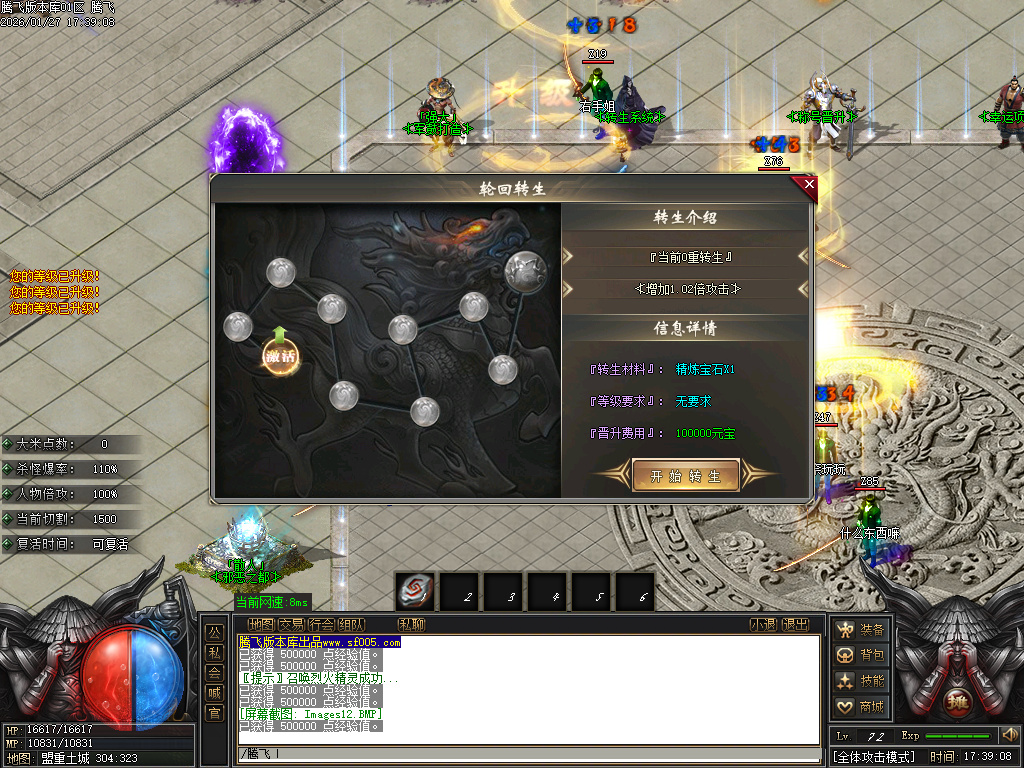Image resolution: width=1024 pixels, height=768 pixels.
Task: Select the large orb by the dragon's head
Action: (x=525, y=270)
